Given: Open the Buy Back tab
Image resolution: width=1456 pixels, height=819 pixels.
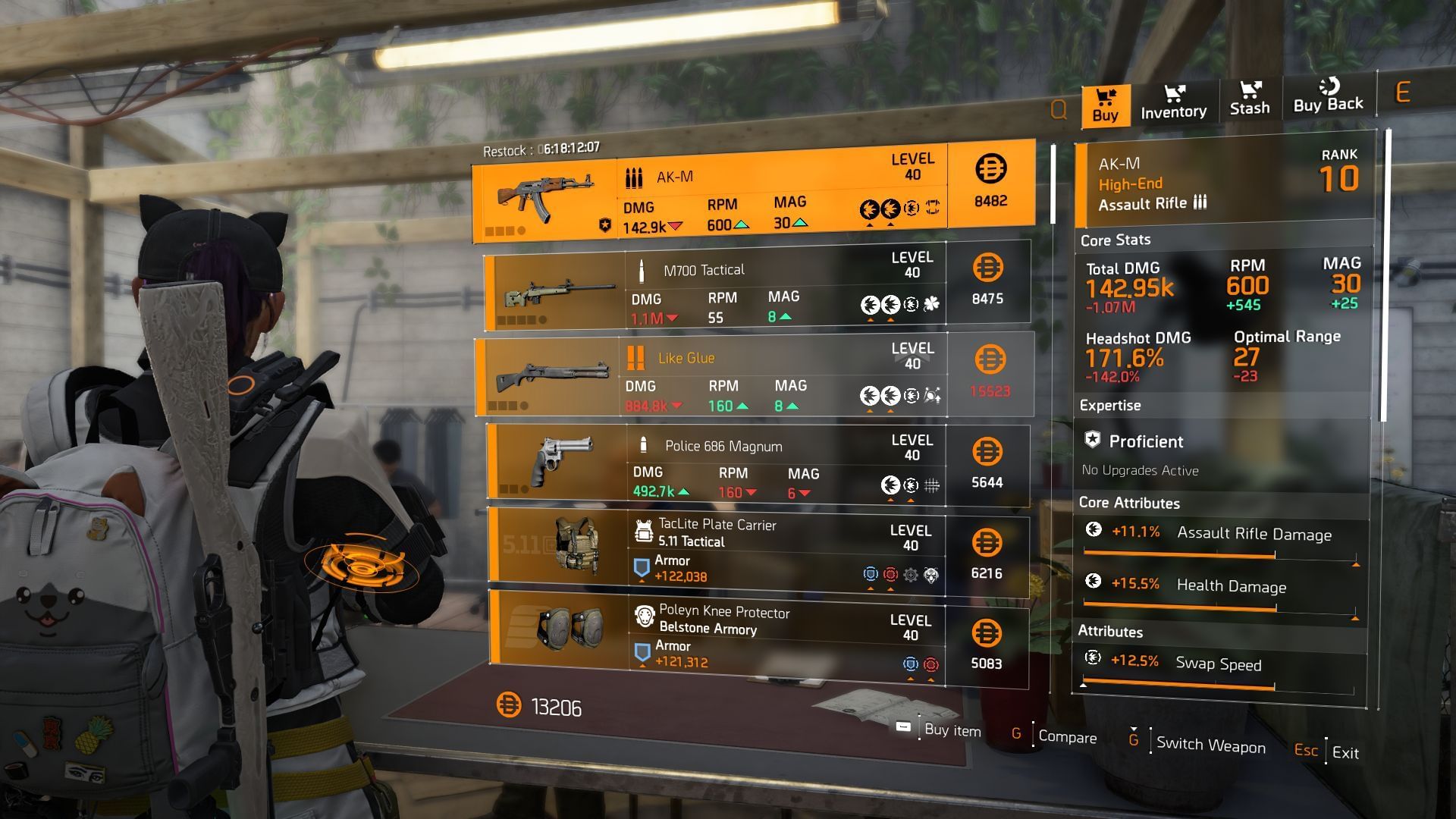Looking at the screenshot, I should (x=1328, y=97).
